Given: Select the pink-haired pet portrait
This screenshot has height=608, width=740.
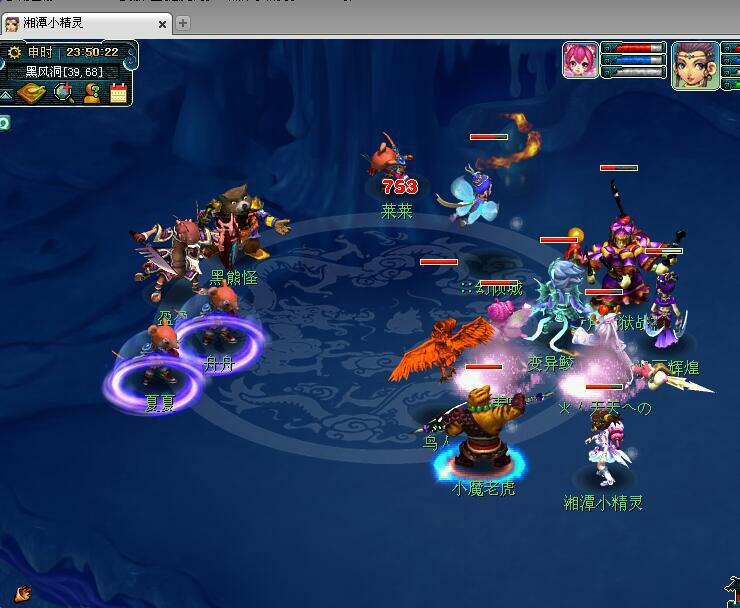Looking at the screenshot, I should pos(580,59).
